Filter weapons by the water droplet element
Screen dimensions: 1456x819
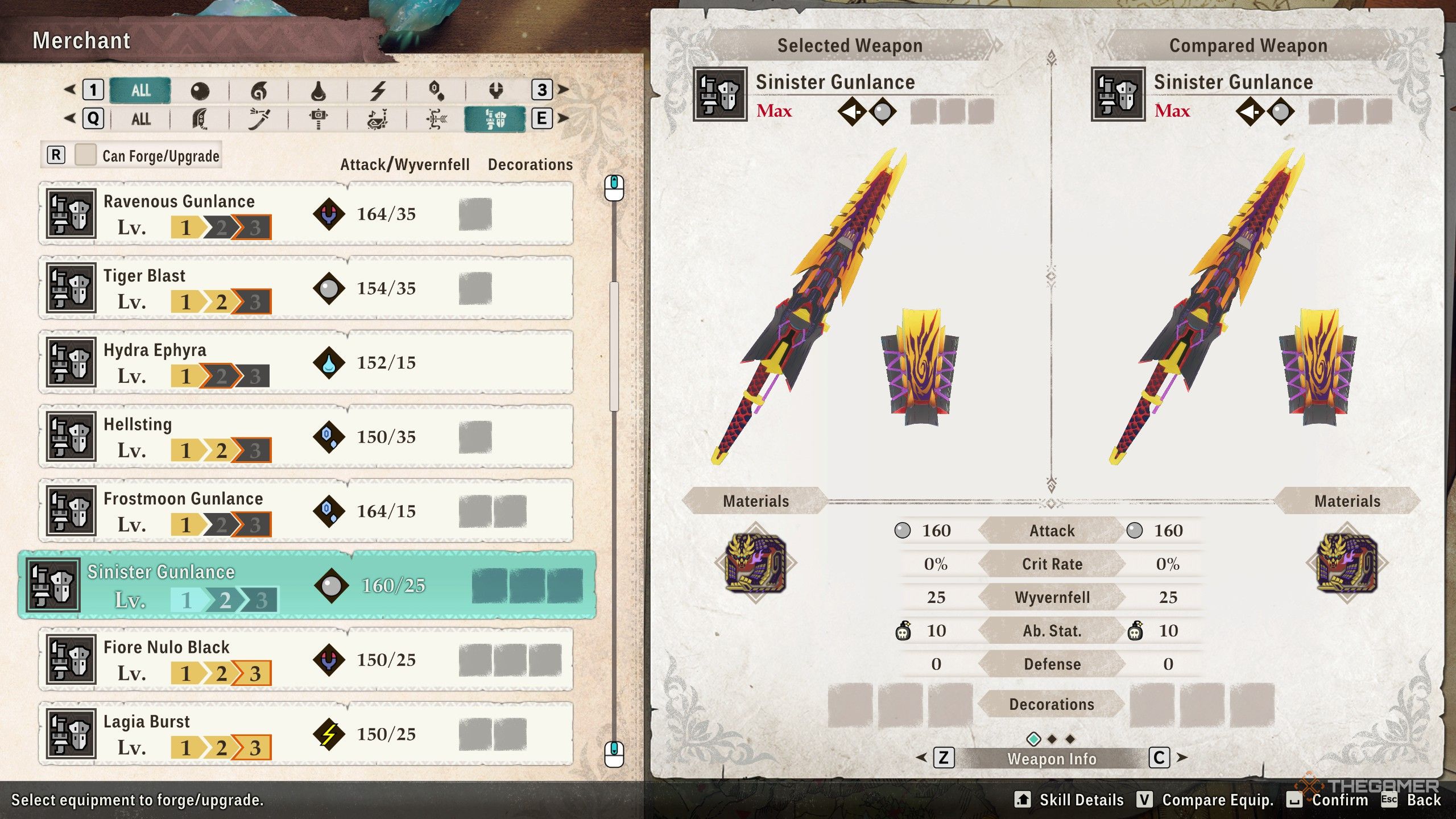(318, 90)
